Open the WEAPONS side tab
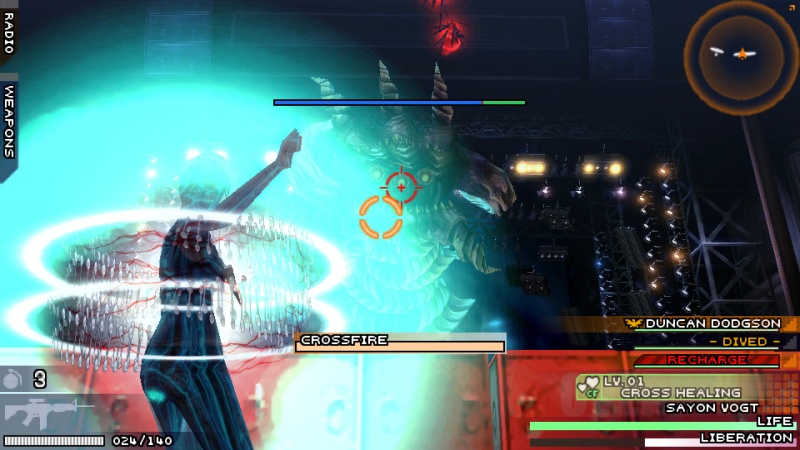 pos(9,119)
